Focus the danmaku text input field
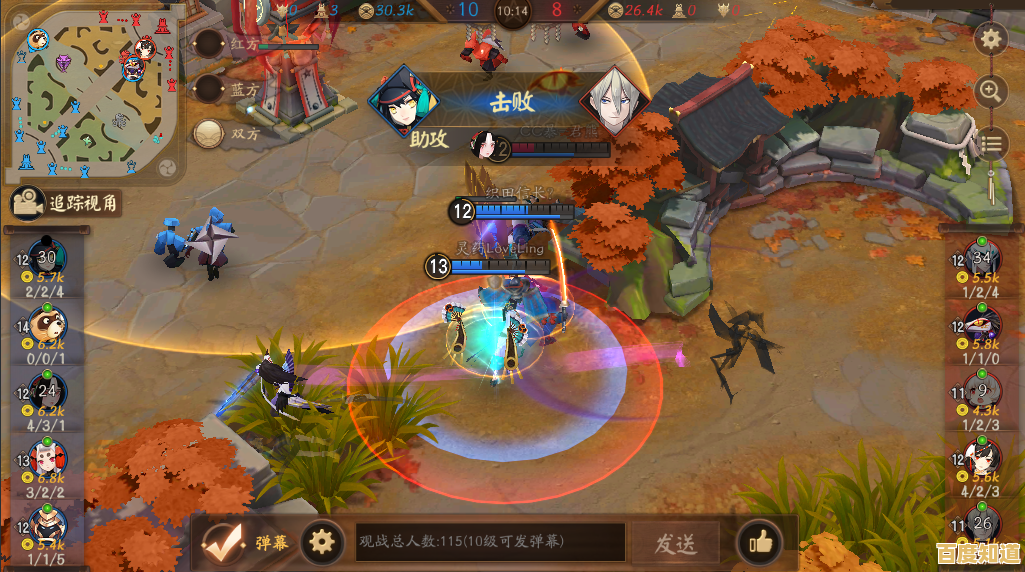This screenshot has height=572, width=1025. 490,543
